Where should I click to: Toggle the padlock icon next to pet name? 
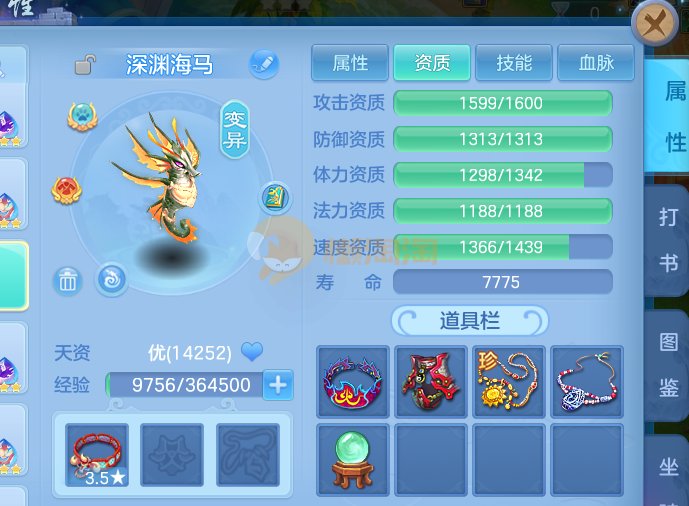pos(85,66)
